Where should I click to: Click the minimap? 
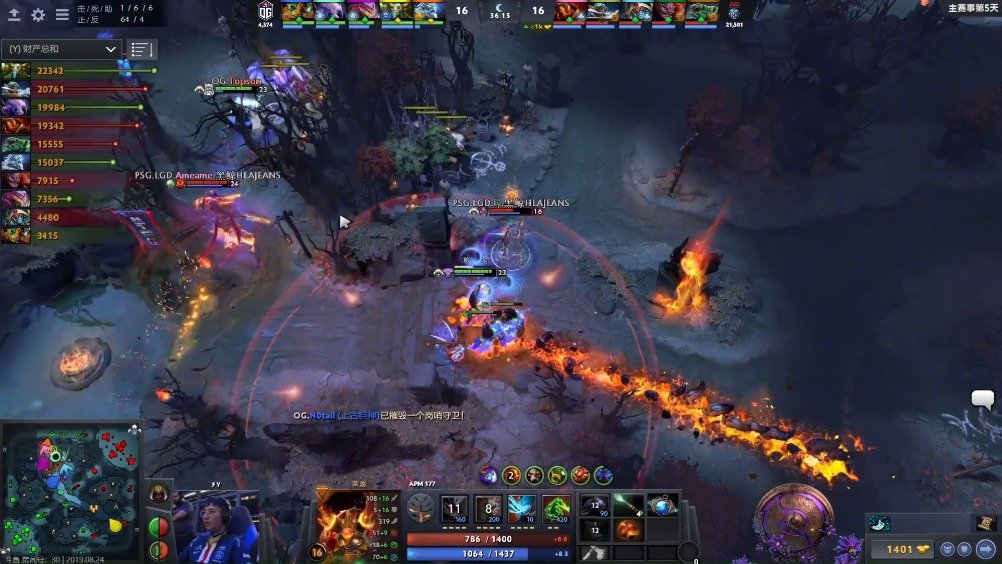70,492
